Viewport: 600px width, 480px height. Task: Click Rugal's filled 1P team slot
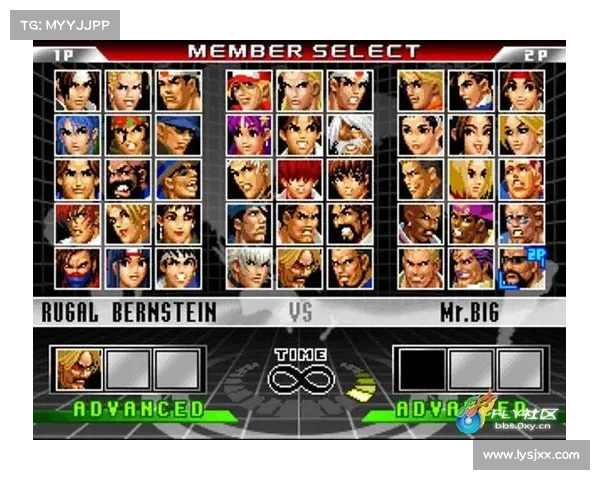tap(79, 368)
